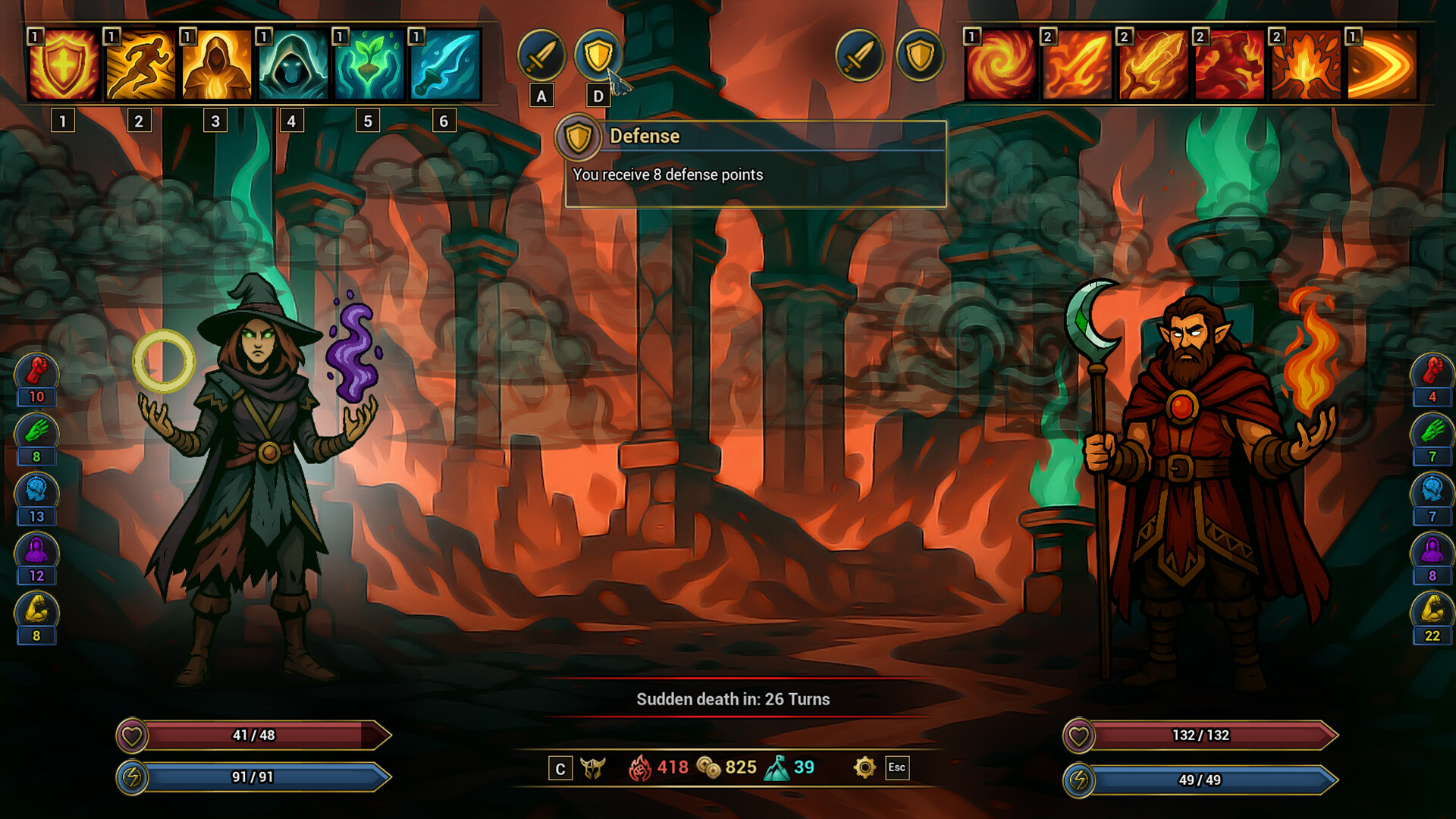The height and width of the screenshot is (819, 1456).
Task: Select the Defense shield icon labeled D
Action: [x=598, y=55]
